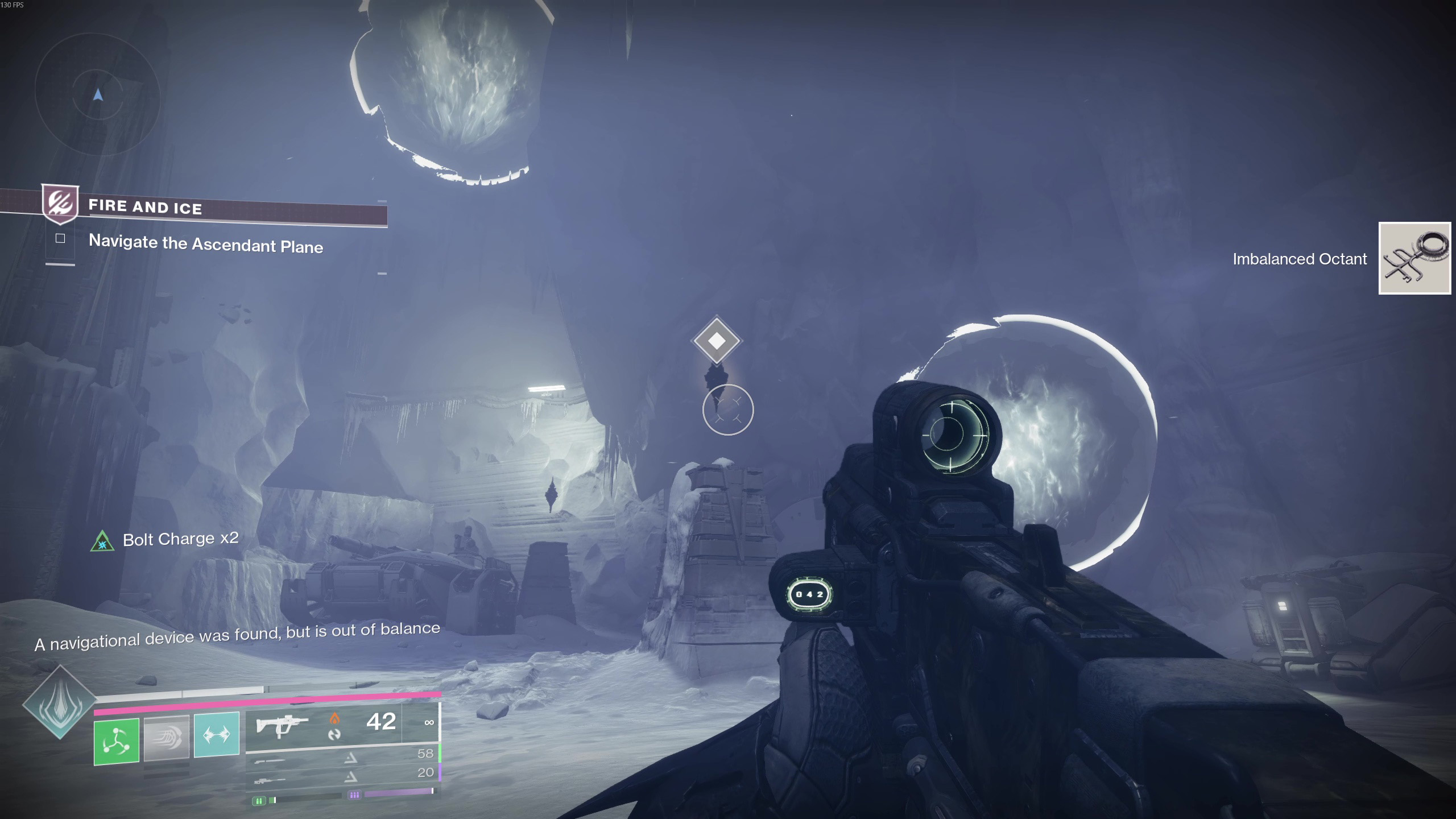Click the Bolt Charge x2 buff icon
This screenshot has width=1456, height=819.
point(102,541)
